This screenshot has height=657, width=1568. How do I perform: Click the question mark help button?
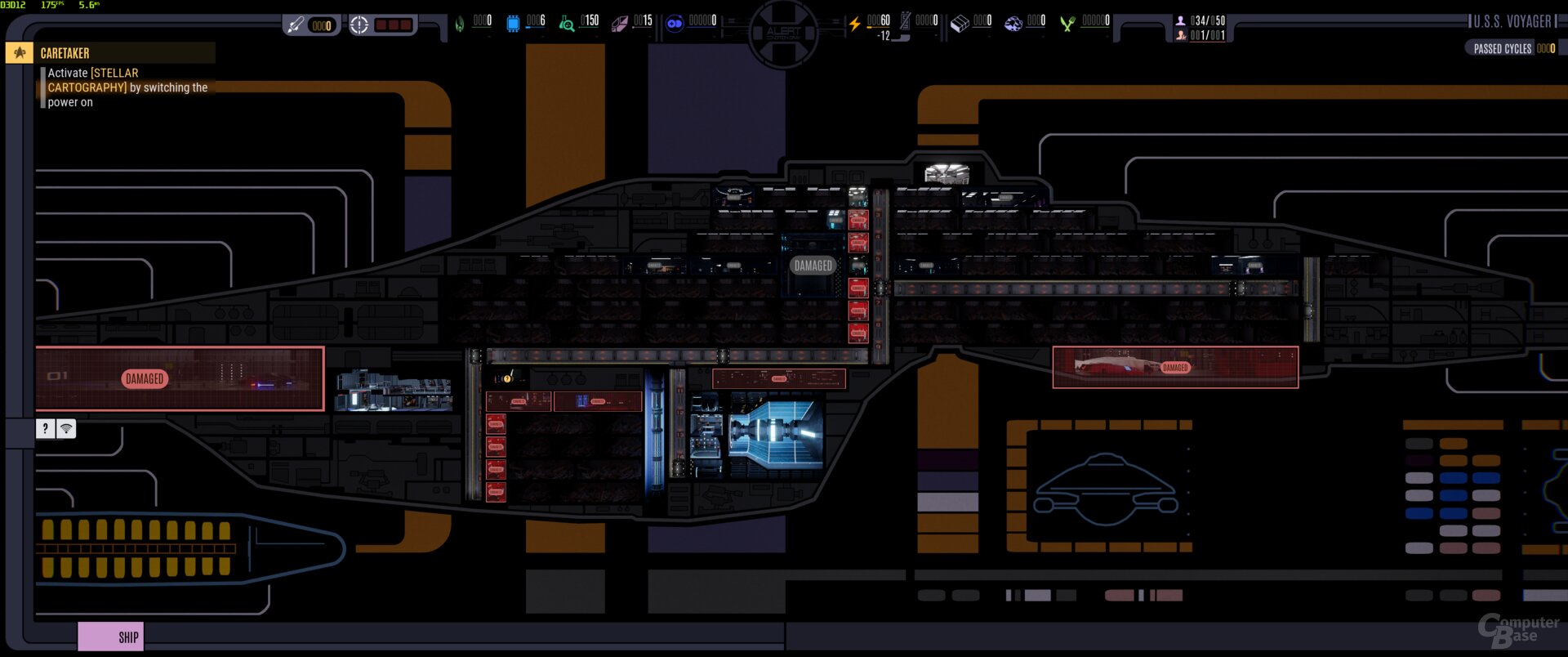(x=46, y=428)
